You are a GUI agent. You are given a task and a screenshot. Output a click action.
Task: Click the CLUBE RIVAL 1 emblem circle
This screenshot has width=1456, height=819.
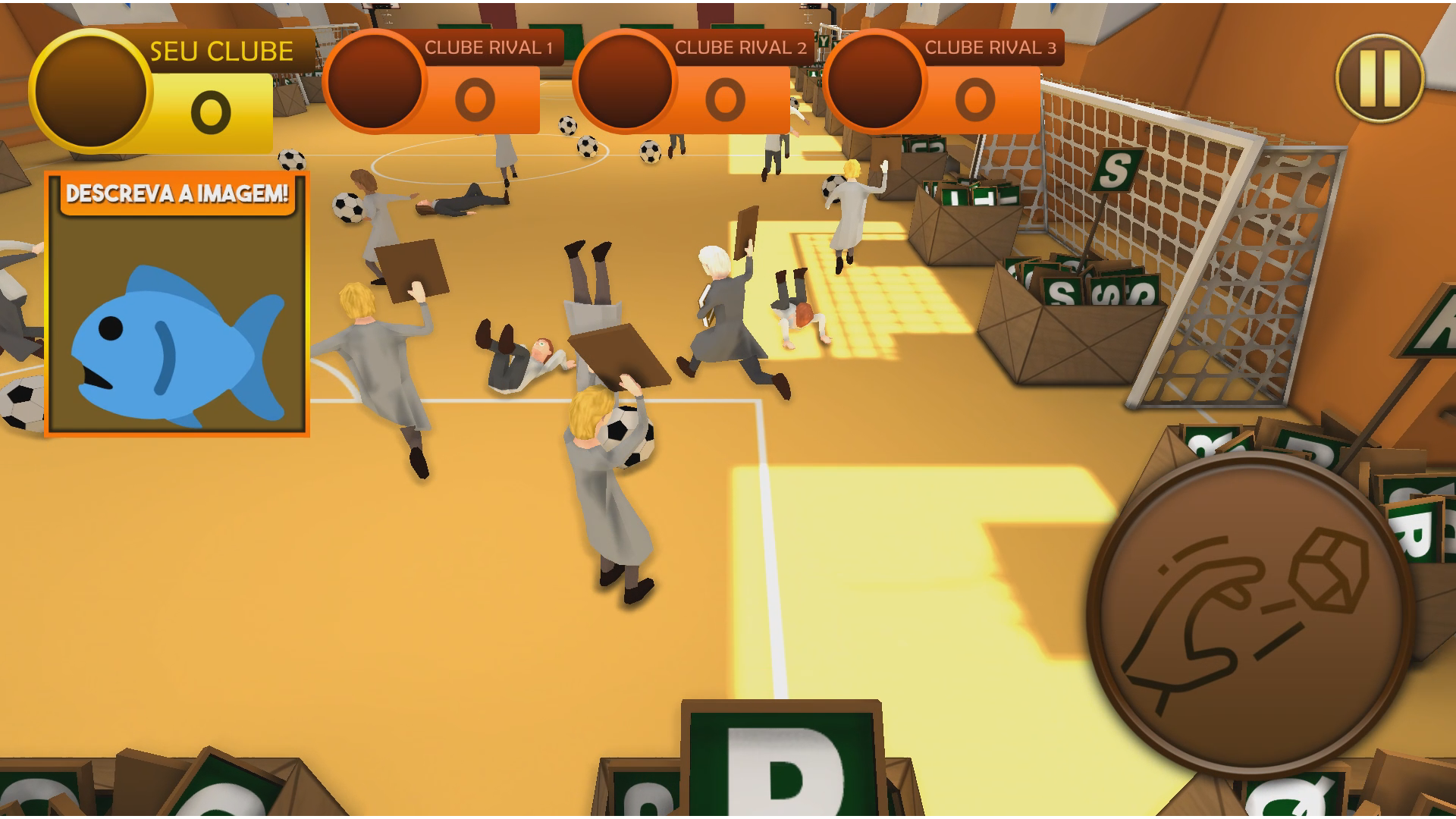377,83
